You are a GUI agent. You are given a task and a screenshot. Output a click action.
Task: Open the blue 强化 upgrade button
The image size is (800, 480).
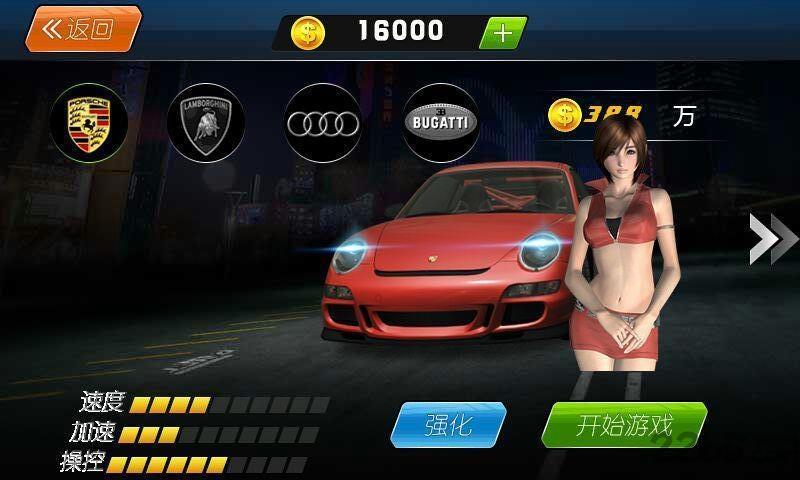[447, 425]
